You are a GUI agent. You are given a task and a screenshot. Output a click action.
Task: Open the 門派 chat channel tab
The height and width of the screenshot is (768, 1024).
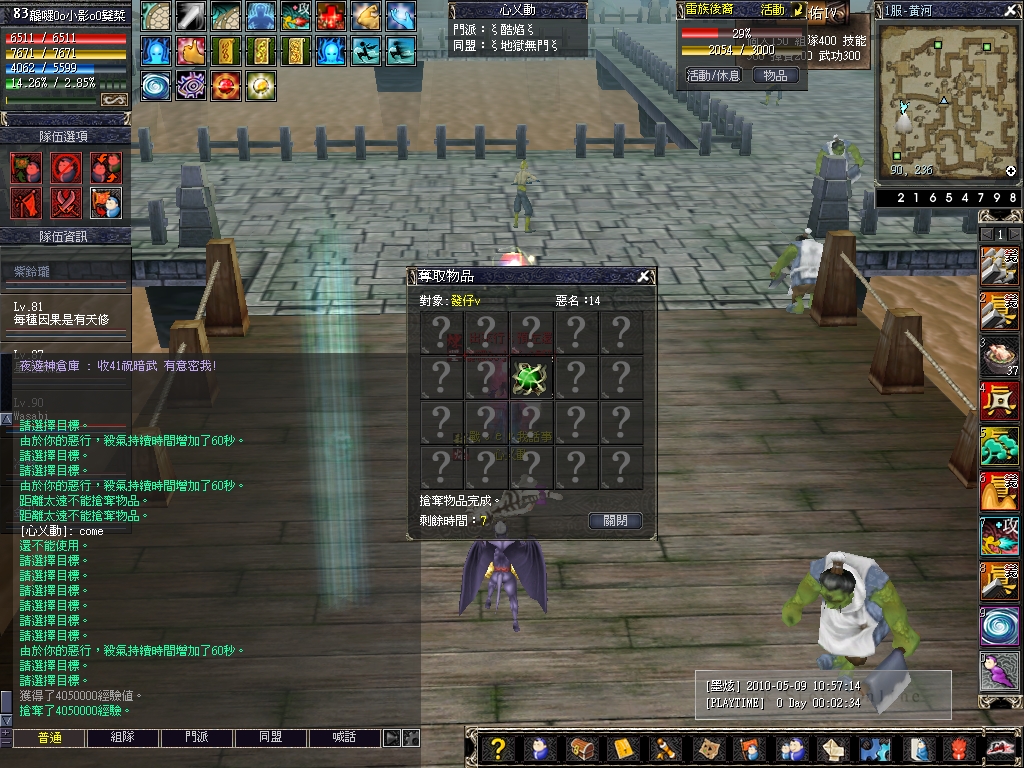click(197, 738)
